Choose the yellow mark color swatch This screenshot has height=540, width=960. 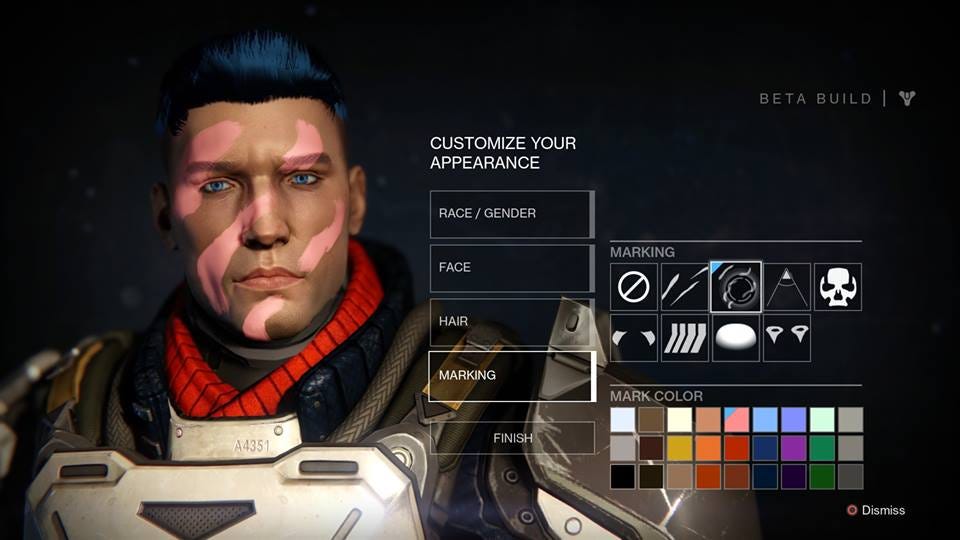point(679,448)
